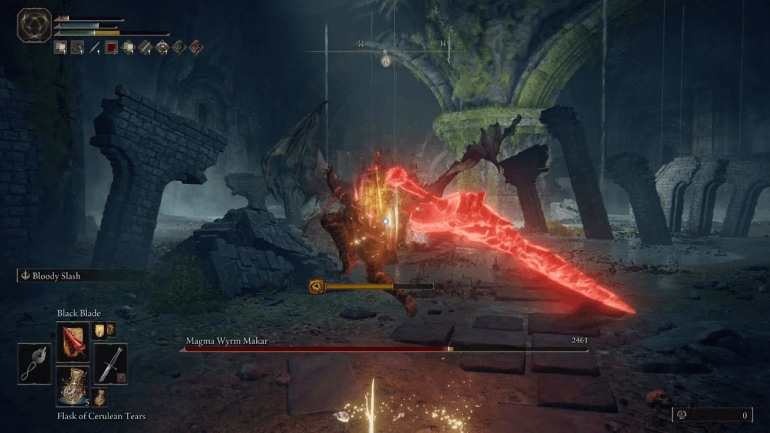Inspect the thin sword buff icon

point(95,46)
